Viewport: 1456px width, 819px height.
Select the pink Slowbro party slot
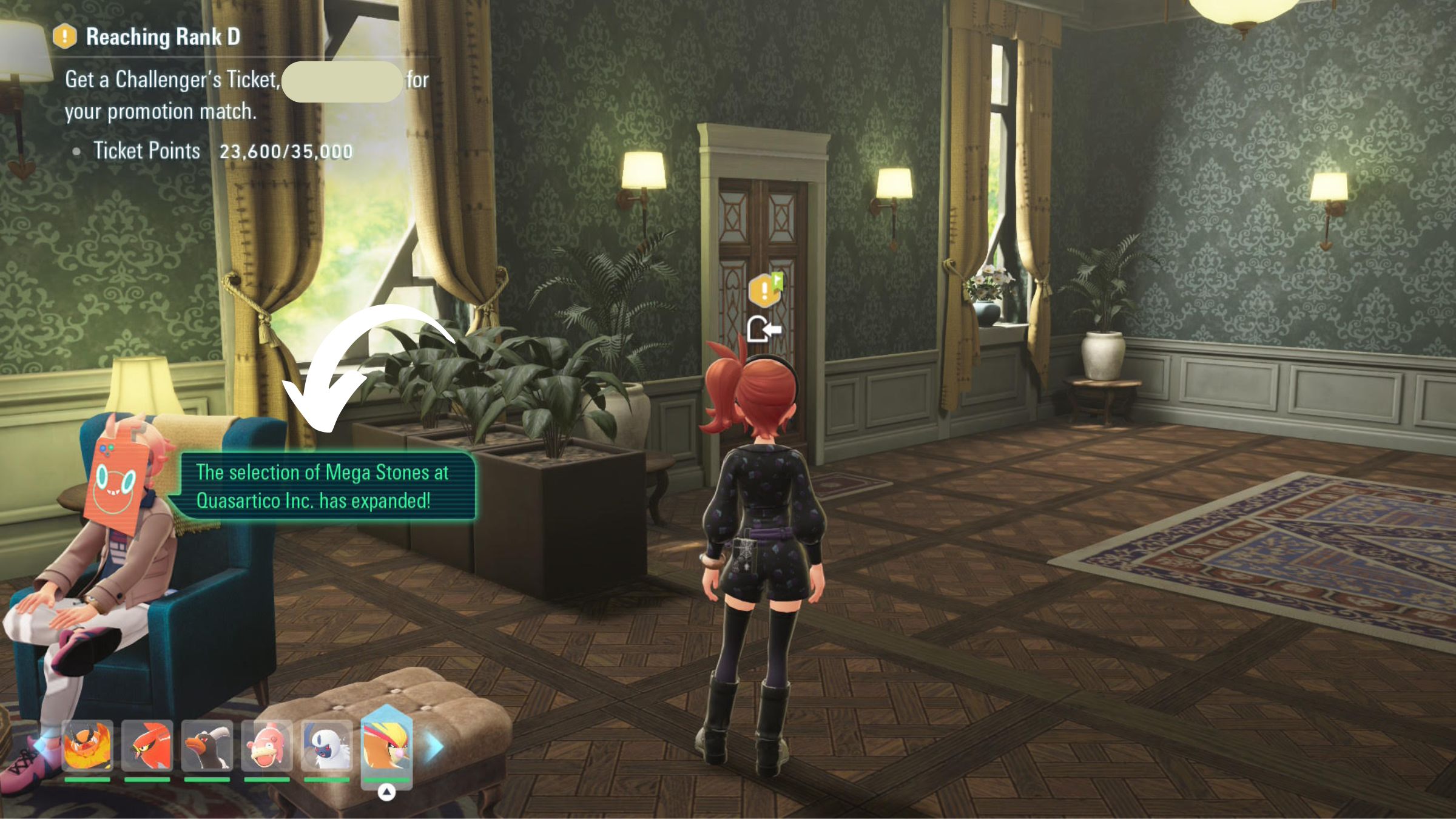tap(266, 746)
